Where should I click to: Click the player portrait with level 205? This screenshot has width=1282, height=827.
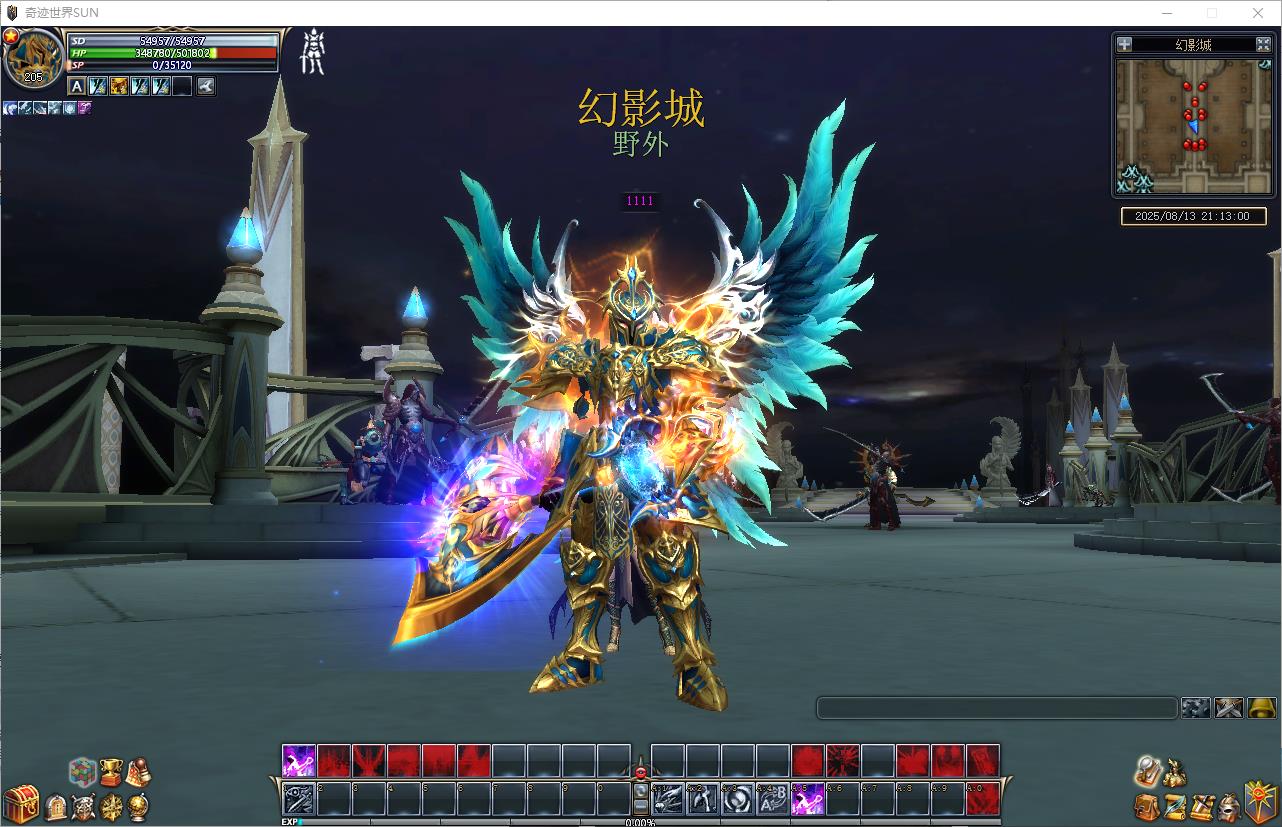[x=33, y=59]
